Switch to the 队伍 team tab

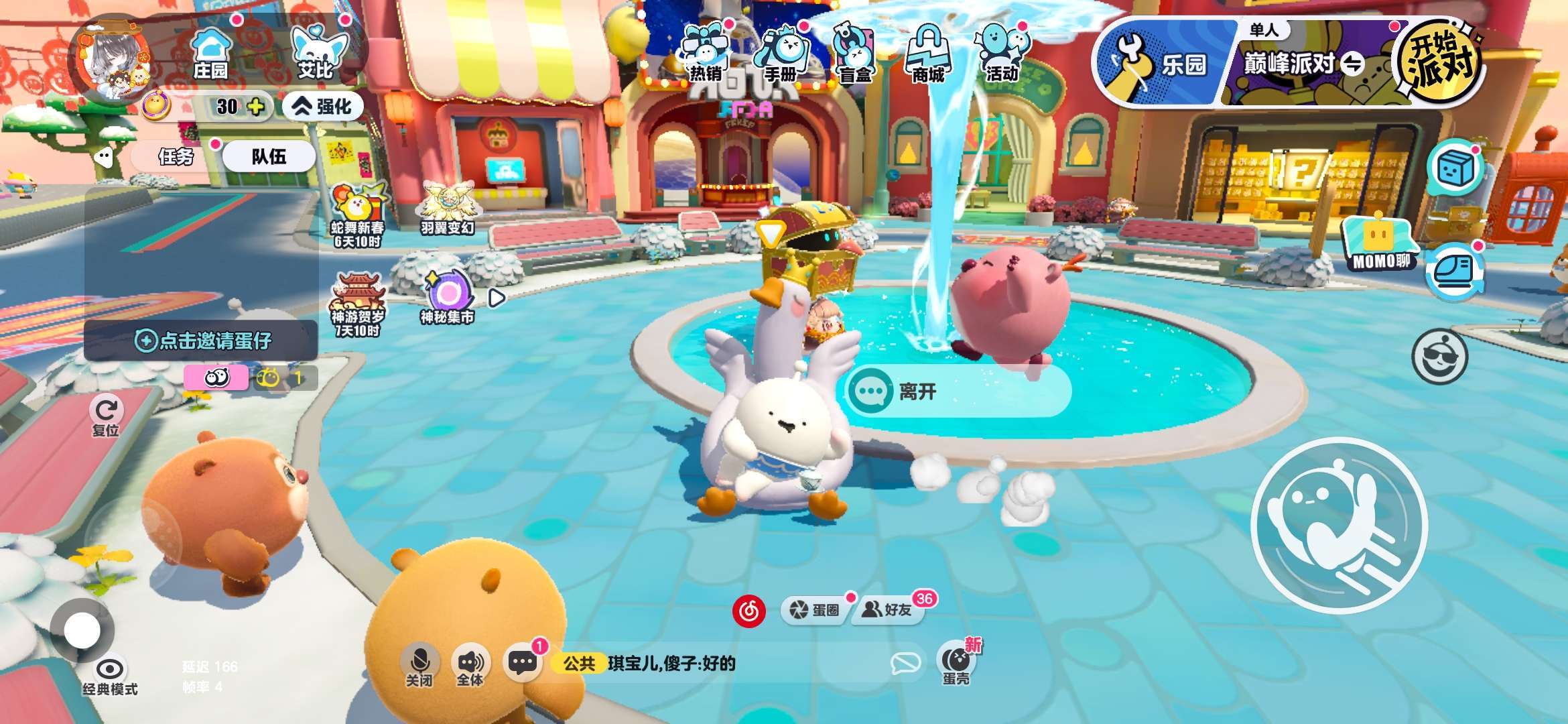click(x=269, y=157)
